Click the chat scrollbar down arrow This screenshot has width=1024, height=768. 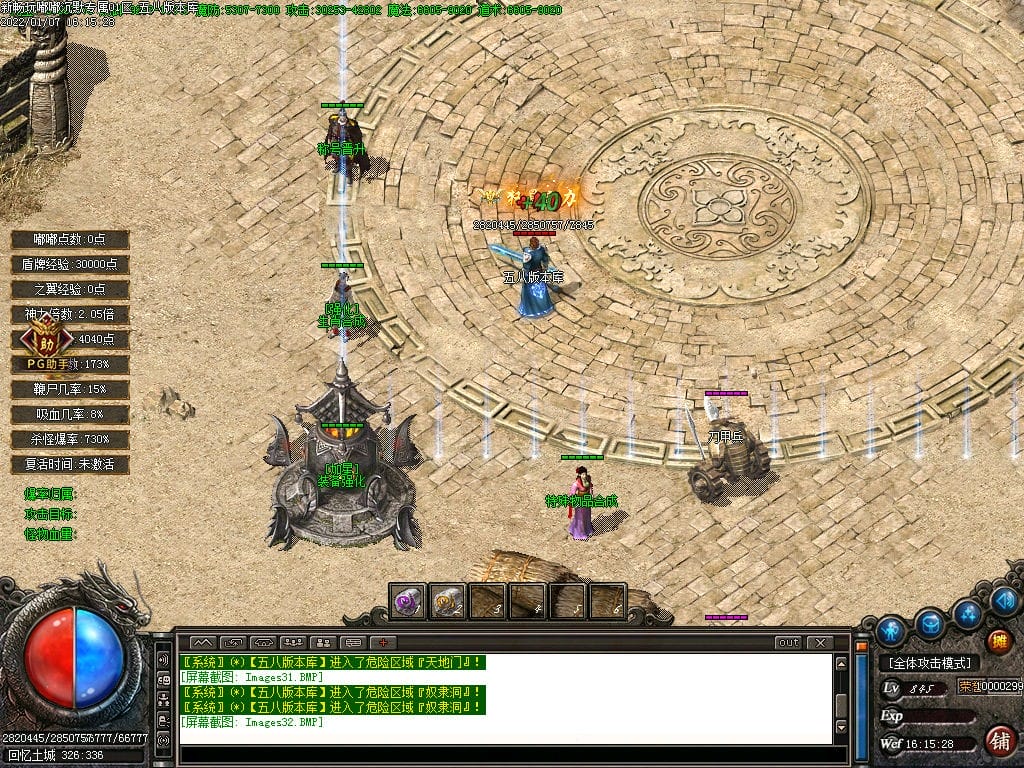tap(841, 727)
